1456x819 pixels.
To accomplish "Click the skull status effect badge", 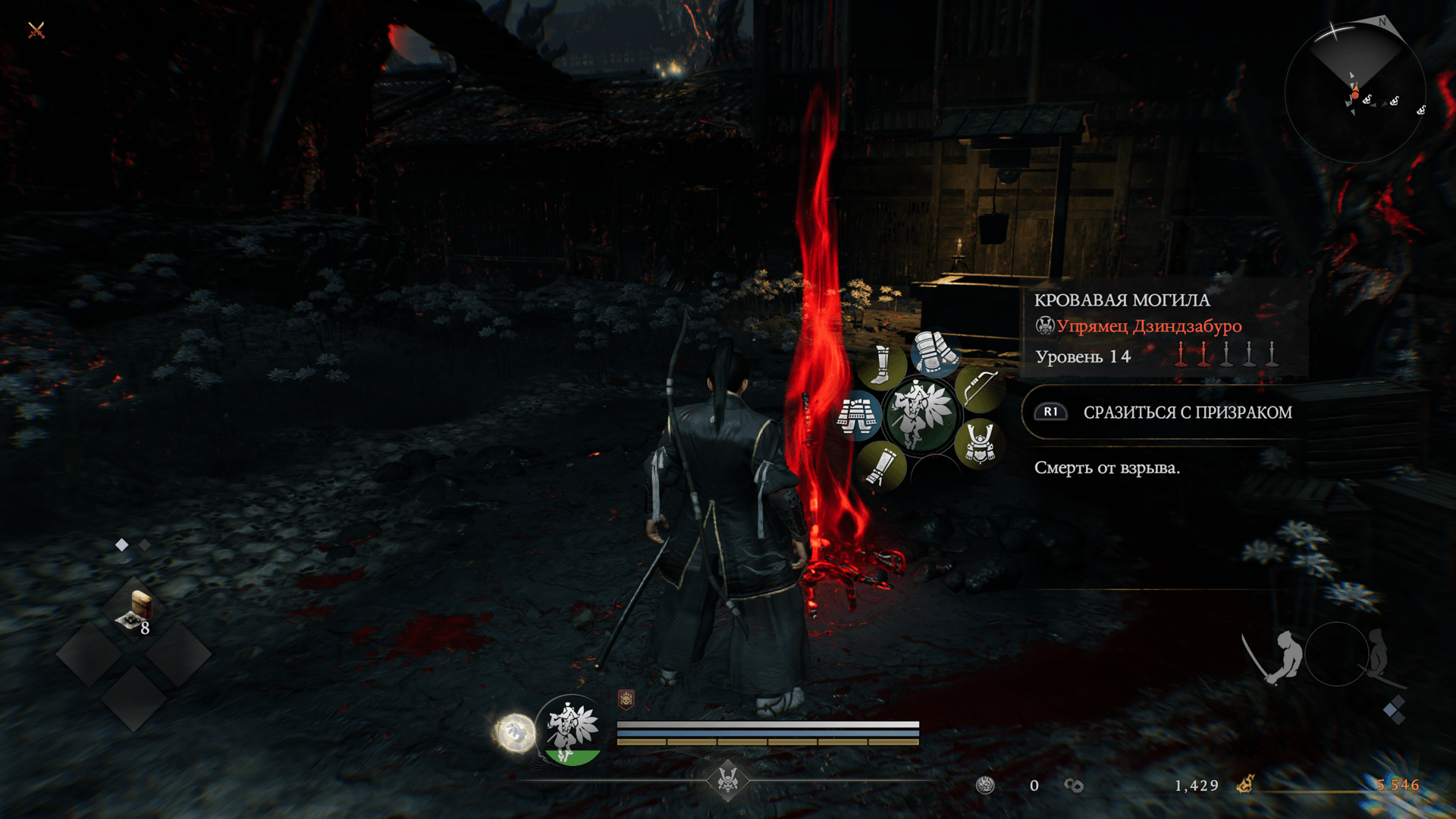I will point(626,699).
